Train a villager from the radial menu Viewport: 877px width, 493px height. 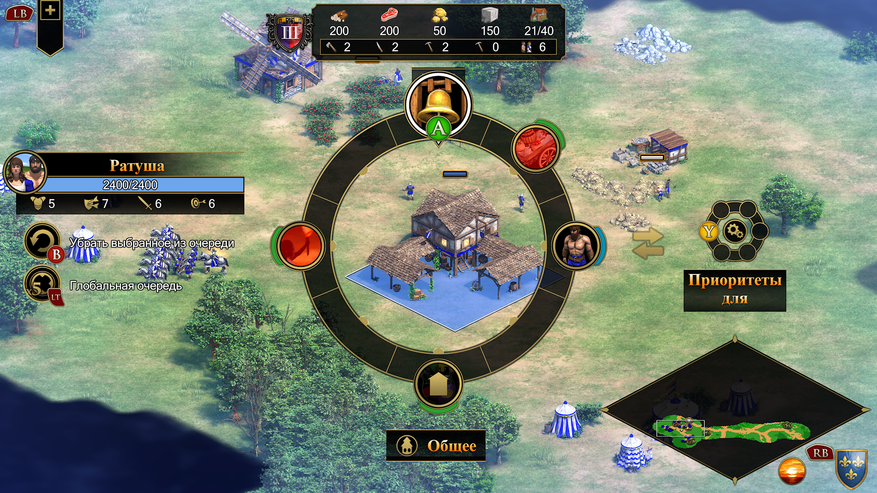tap(575, 244)
